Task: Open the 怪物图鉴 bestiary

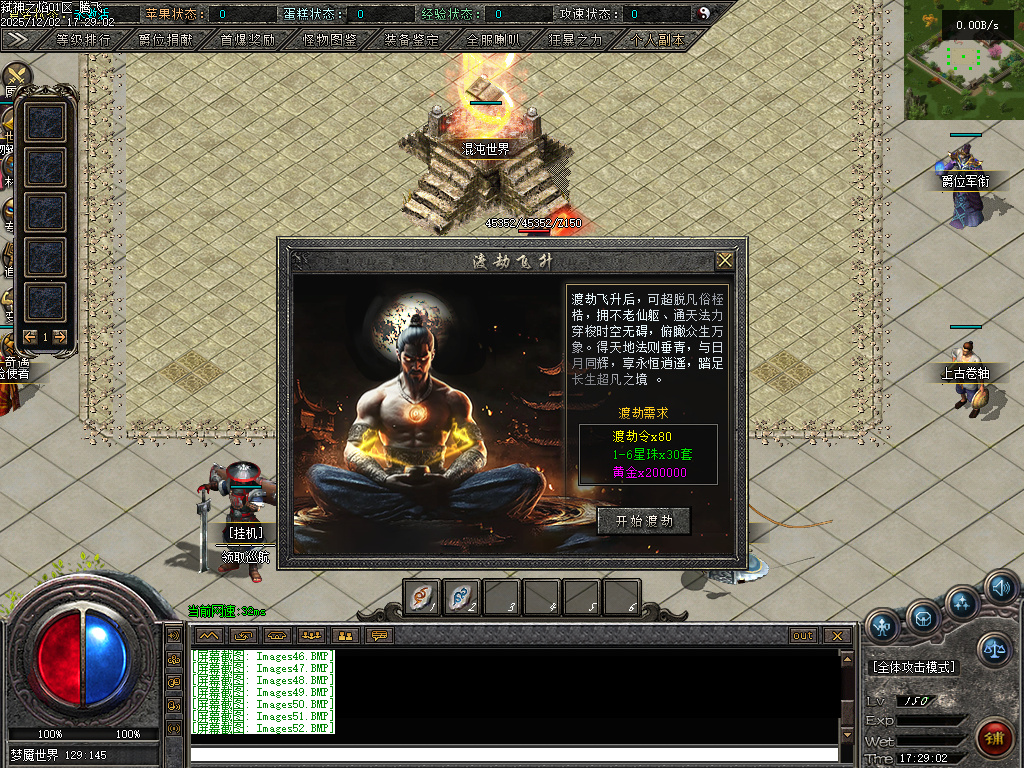Action: (330, 40)
